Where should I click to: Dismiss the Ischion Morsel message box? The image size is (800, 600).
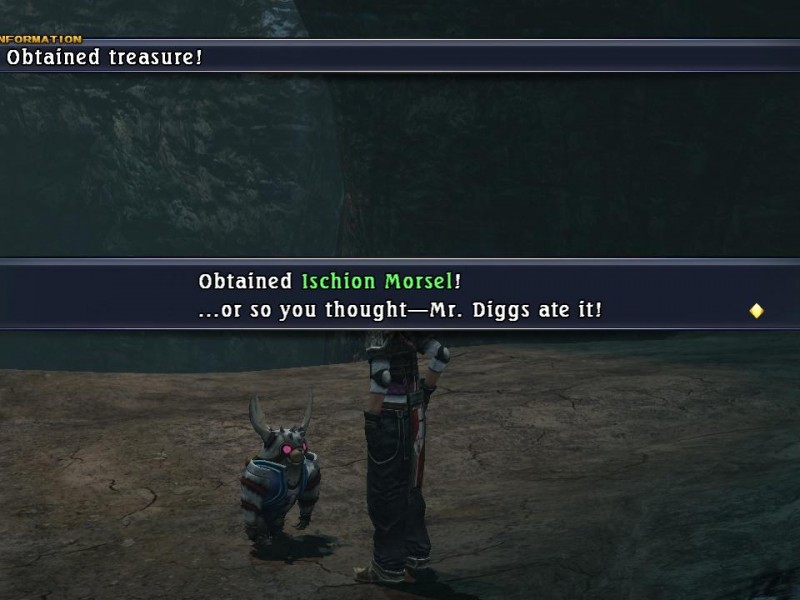[x=400, y=295]
